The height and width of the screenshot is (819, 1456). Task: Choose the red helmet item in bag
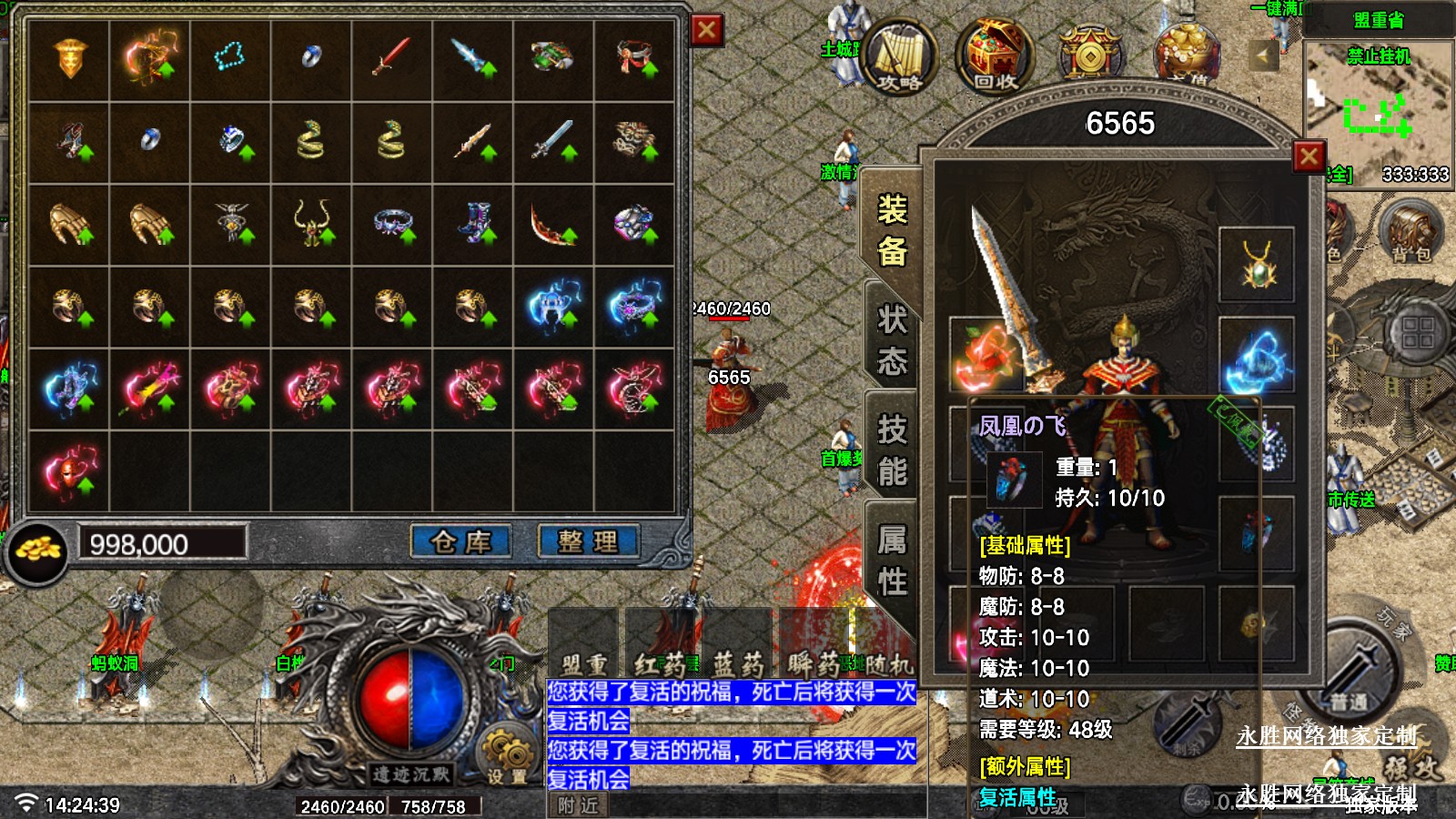click(x=69, y=470)
